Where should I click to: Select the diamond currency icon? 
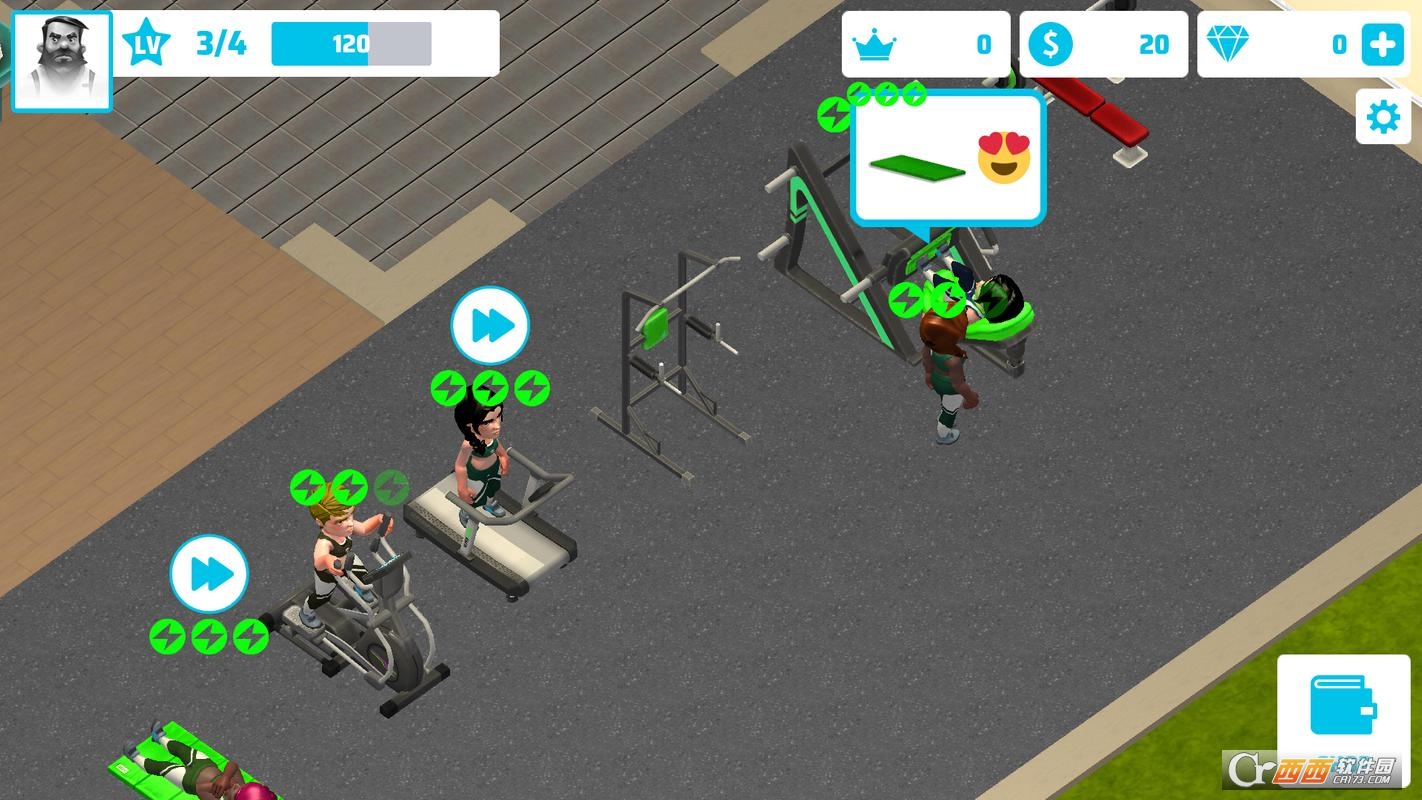(1234, 43)
